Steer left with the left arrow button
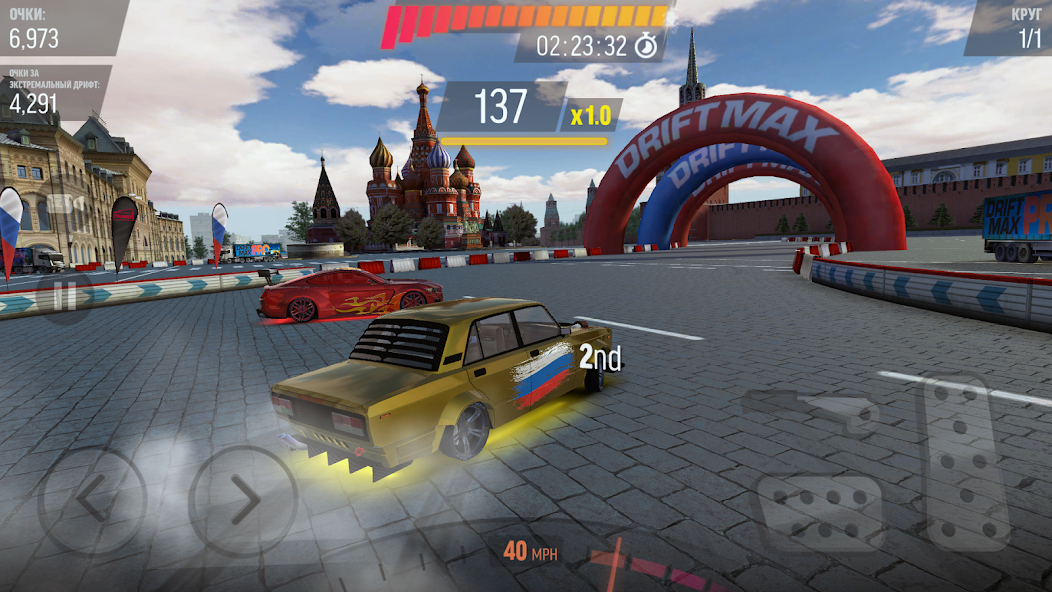Viewport: 1052px width, 592px height. (x=92, y=500)
